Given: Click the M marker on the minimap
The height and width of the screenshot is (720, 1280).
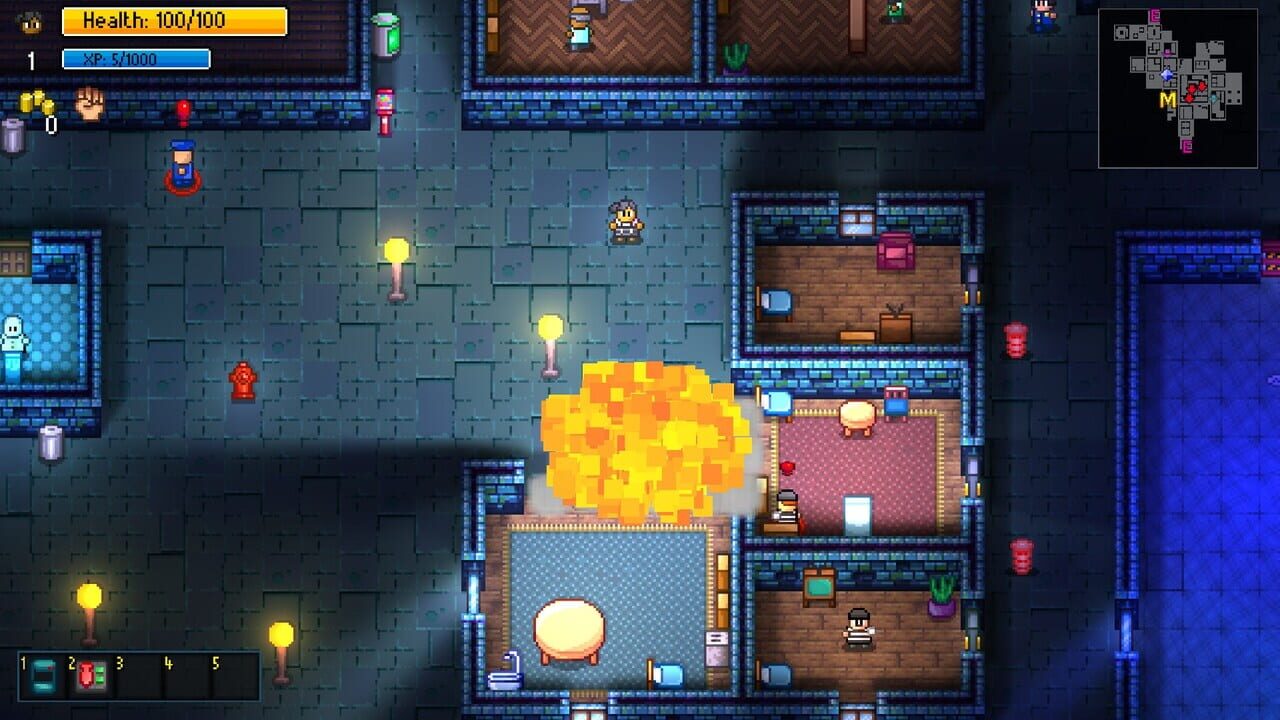Looking at the screenshot, I should click(x=1167, y=100).
